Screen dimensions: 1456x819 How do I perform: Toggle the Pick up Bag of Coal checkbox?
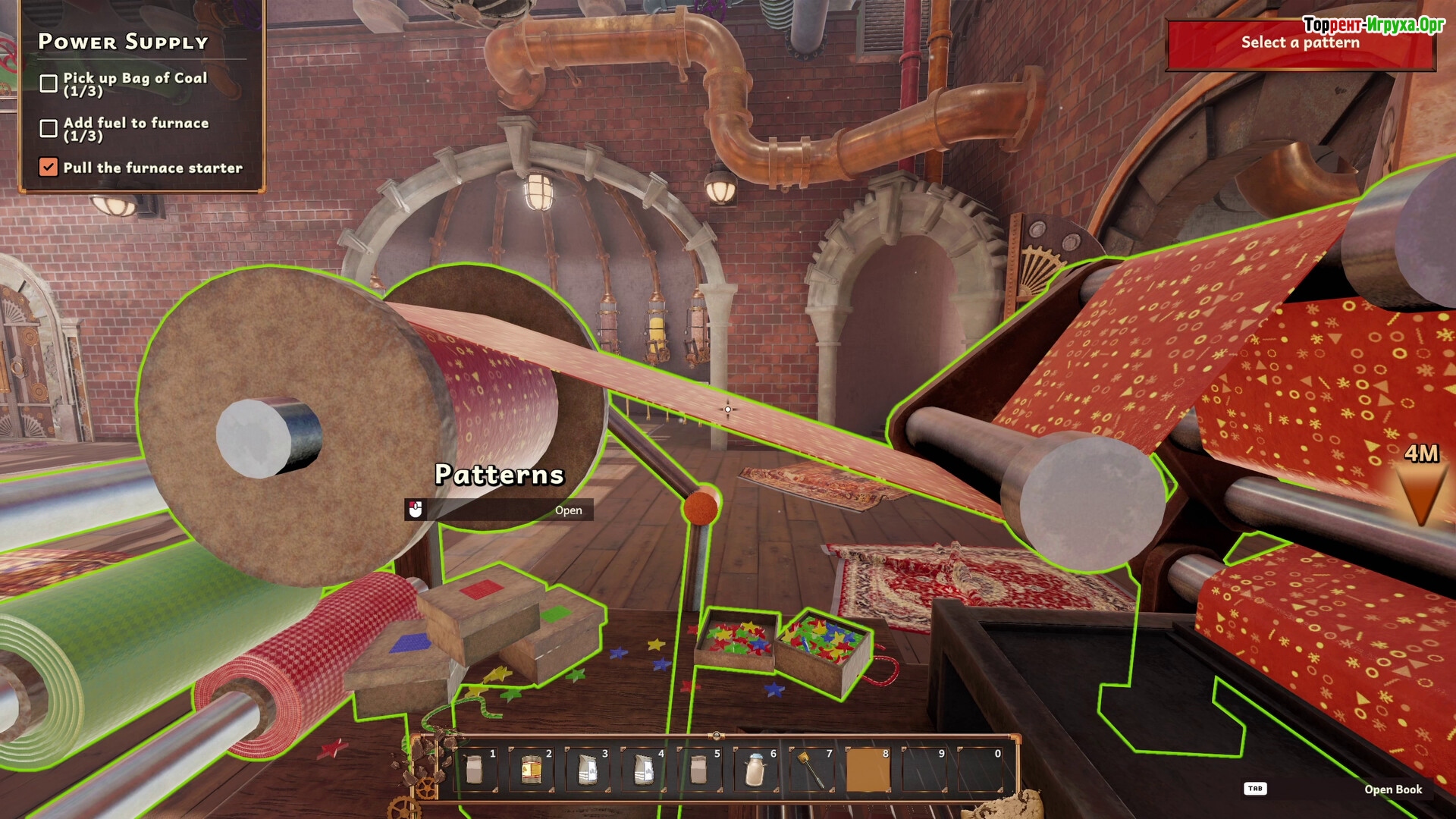[49, 83]
